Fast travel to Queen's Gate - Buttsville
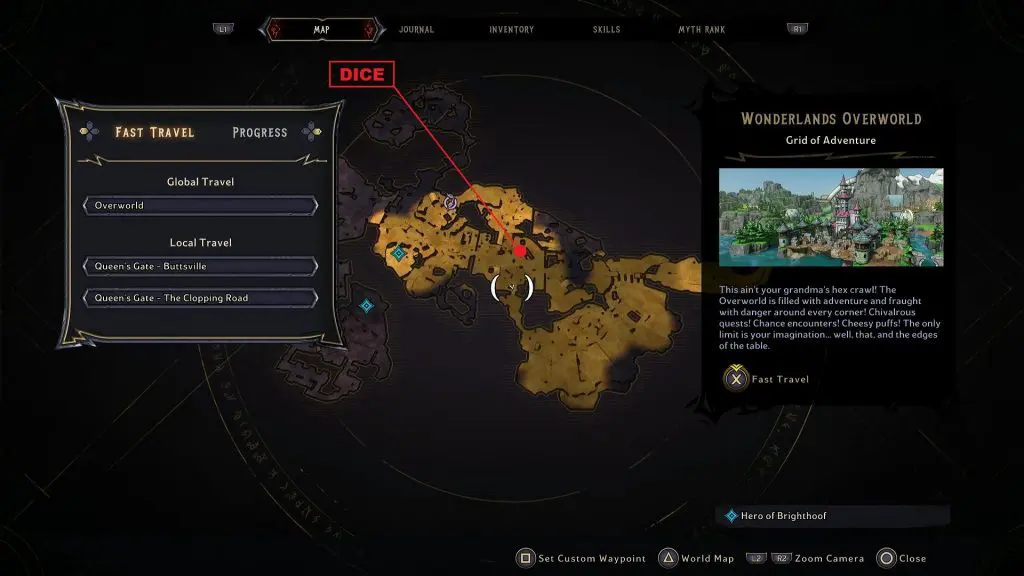Screen dimensions: 1024x576 tap(201, 267)
